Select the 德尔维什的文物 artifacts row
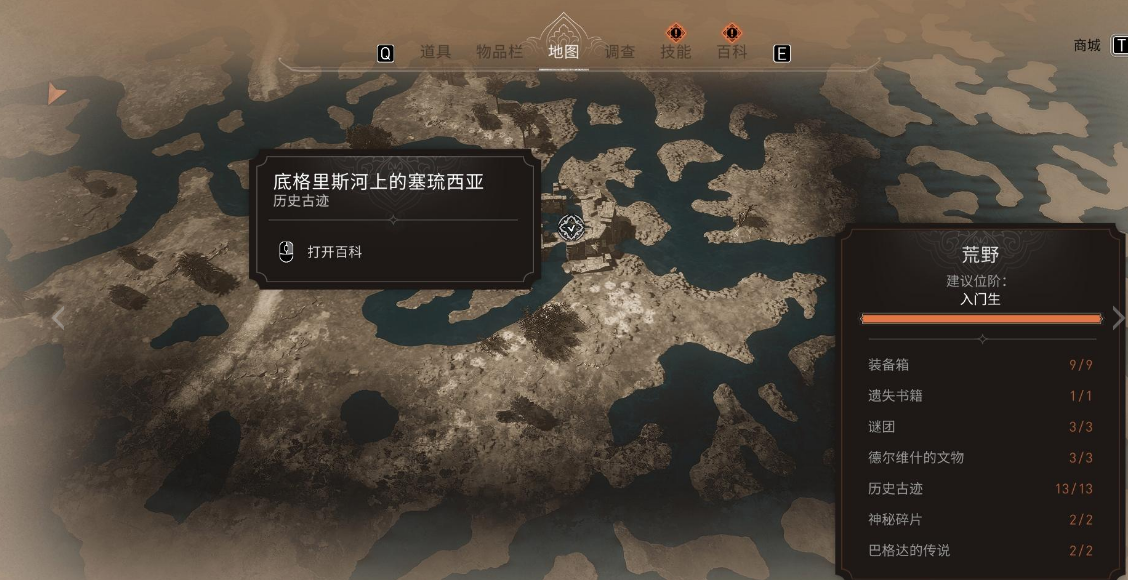This screenshot has width=1128, height=580. pyautogui.click(x=980, y=458)
